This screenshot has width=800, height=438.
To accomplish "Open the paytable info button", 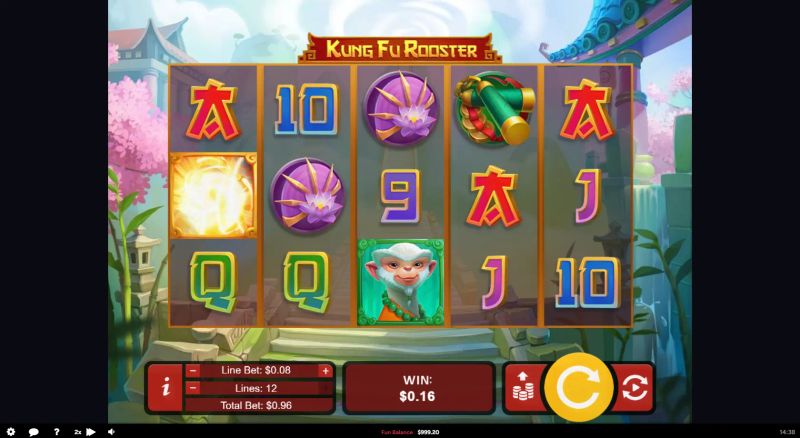I will pyautogui.click(x=165, y=388).
